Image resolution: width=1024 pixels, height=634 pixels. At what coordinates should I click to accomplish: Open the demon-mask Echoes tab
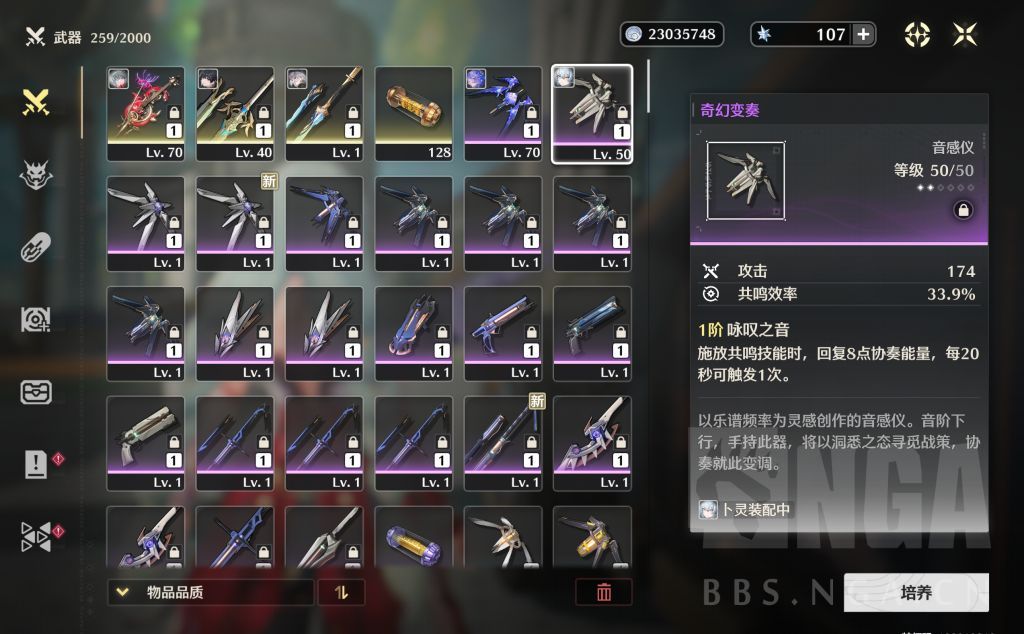37,174
